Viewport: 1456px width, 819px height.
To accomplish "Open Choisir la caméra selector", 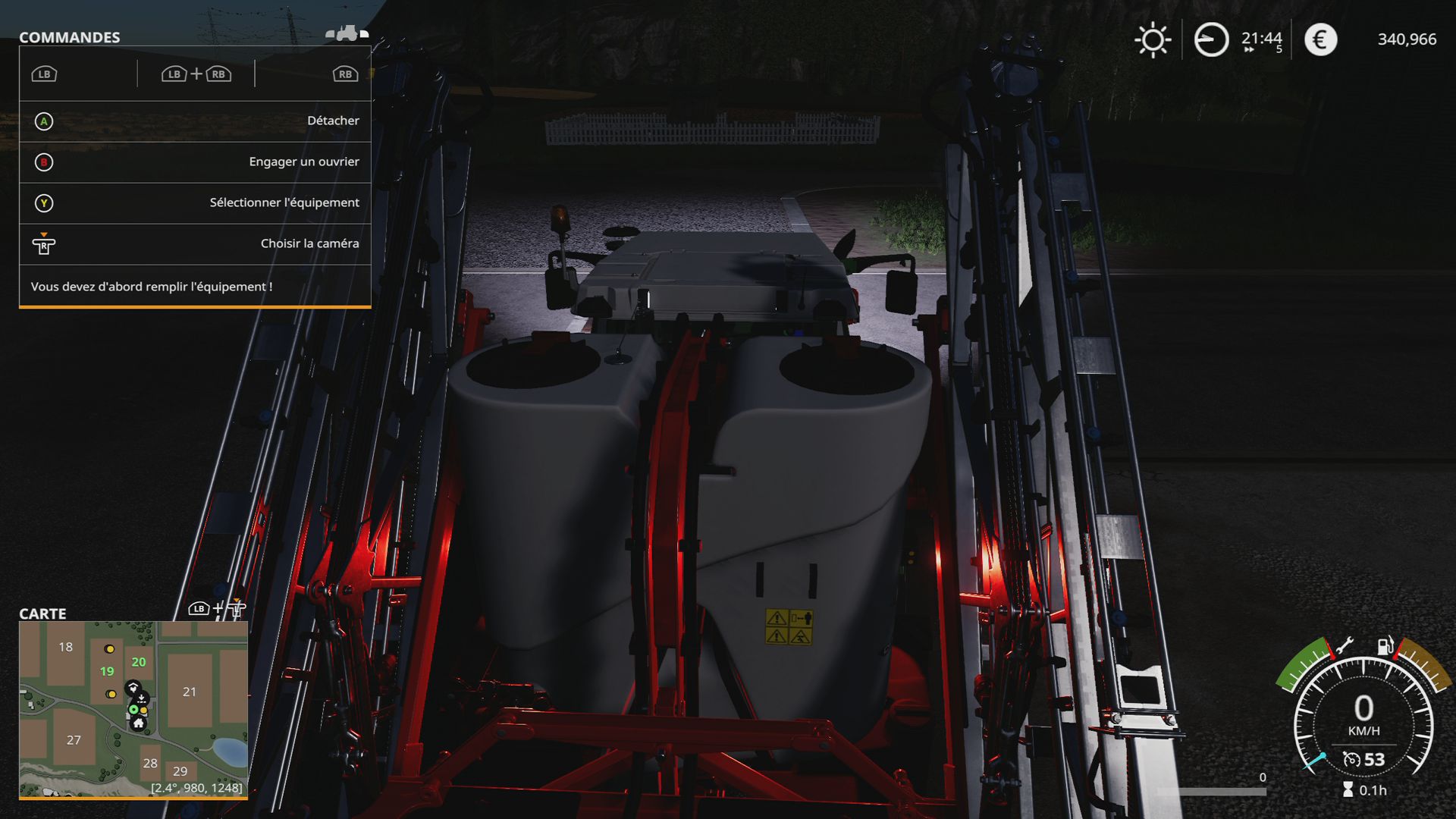I will (309, 243).
